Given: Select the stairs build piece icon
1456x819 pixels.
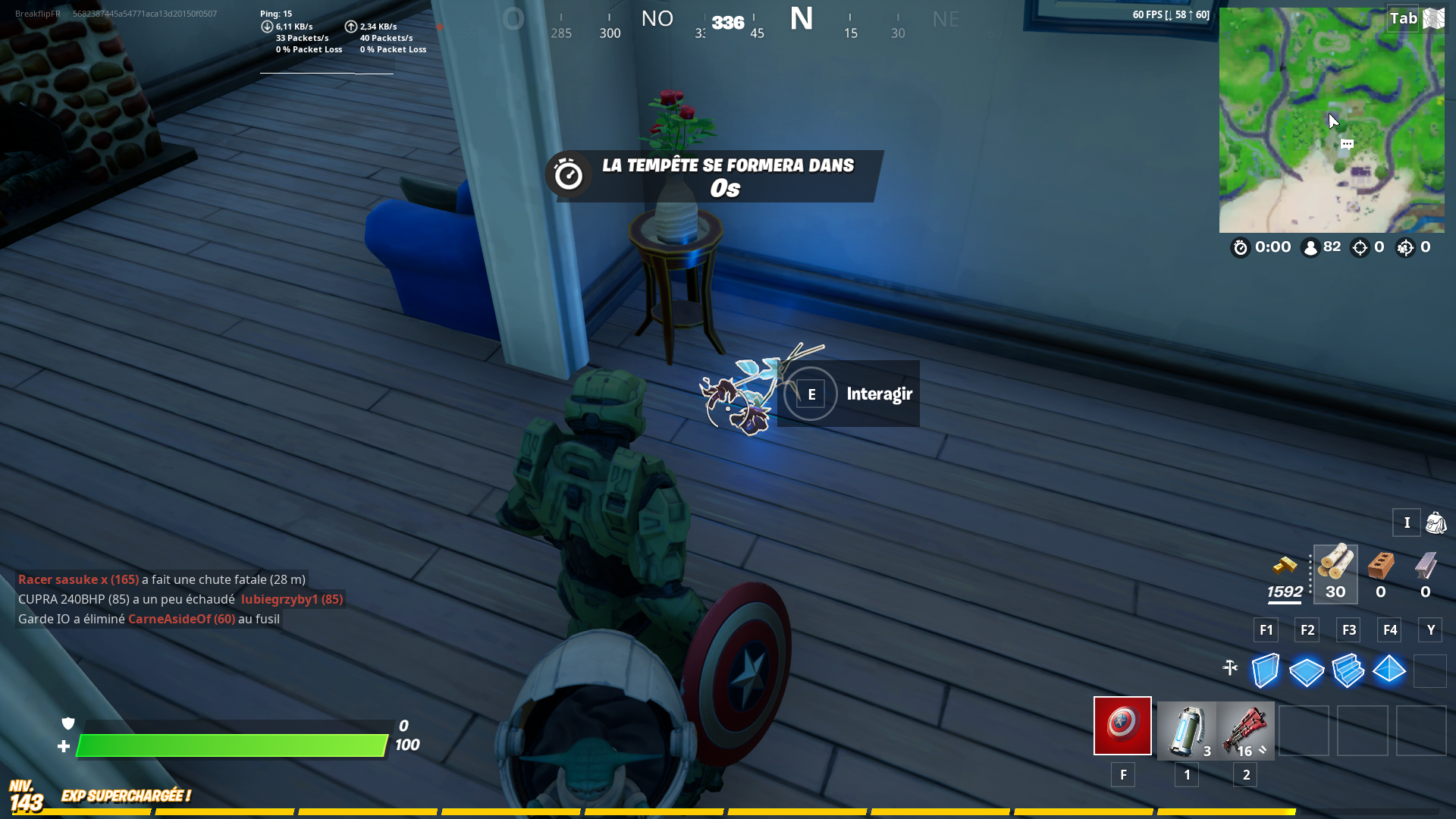Looking at the screenshot, I should (1348, 670).
